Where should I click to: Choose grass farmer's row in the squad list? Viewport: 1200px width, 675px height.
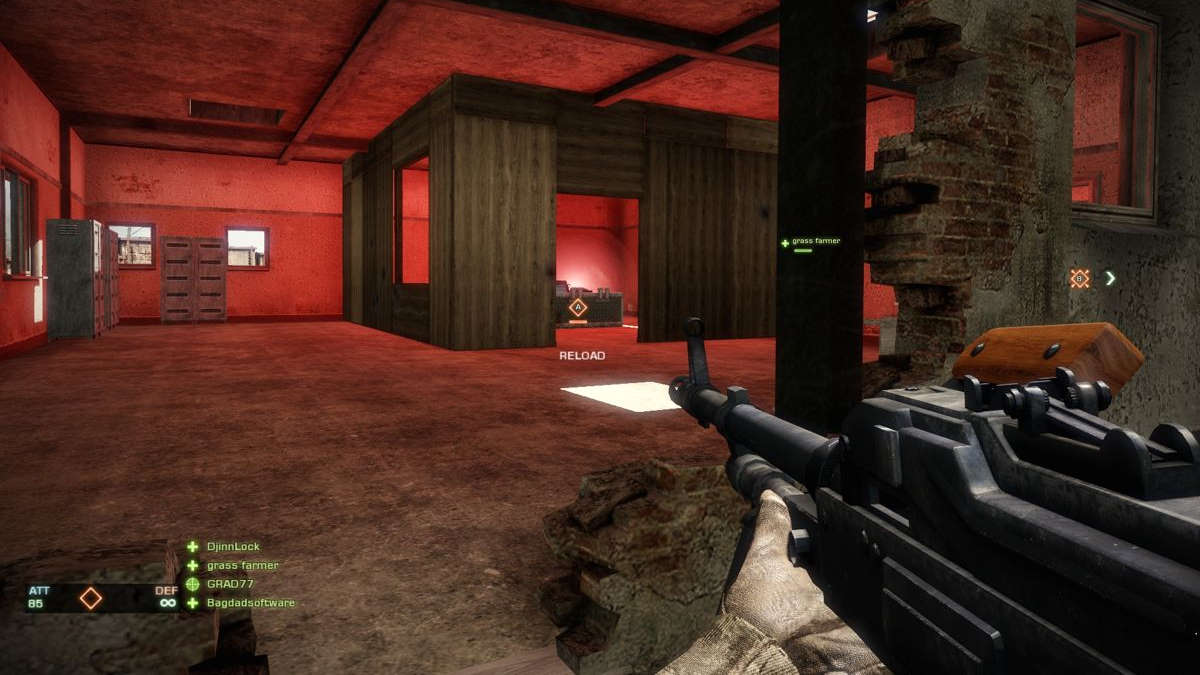tap(242, 566)
